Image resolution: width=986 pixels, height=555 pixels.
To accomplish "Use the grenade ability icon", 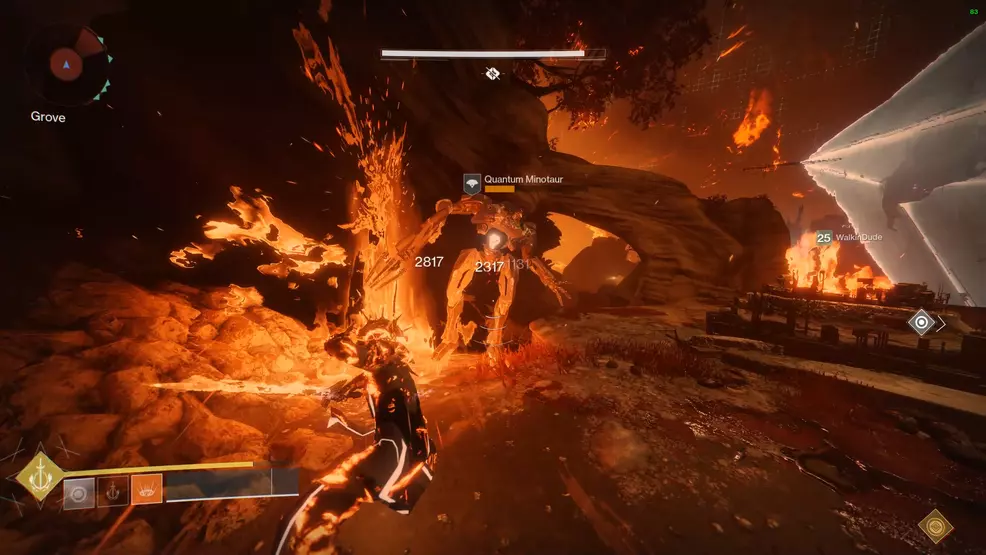I will 80,490.
